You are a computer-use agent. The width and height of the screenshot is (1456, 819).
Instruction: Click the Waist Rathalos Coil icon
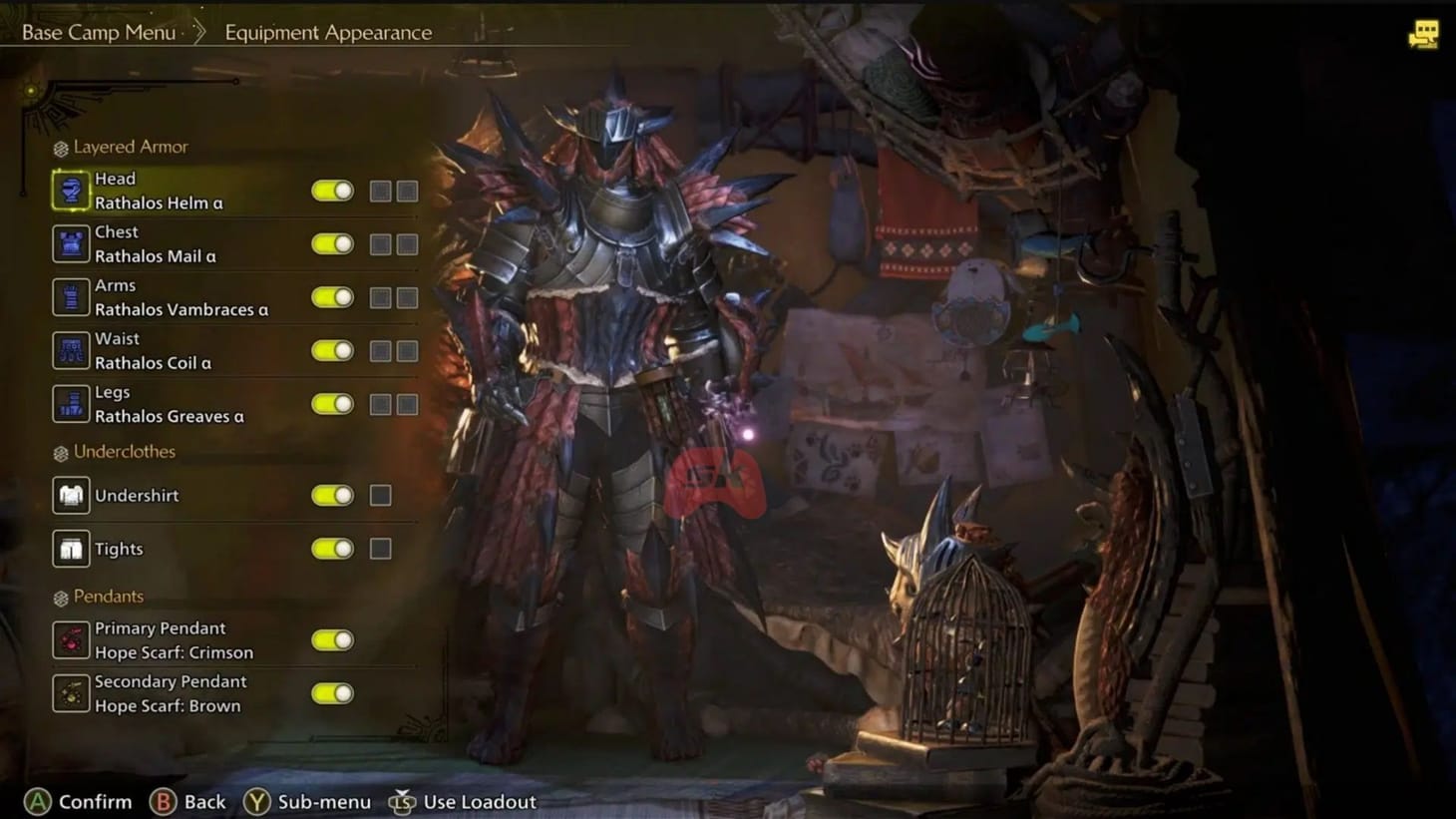[70, 350]
